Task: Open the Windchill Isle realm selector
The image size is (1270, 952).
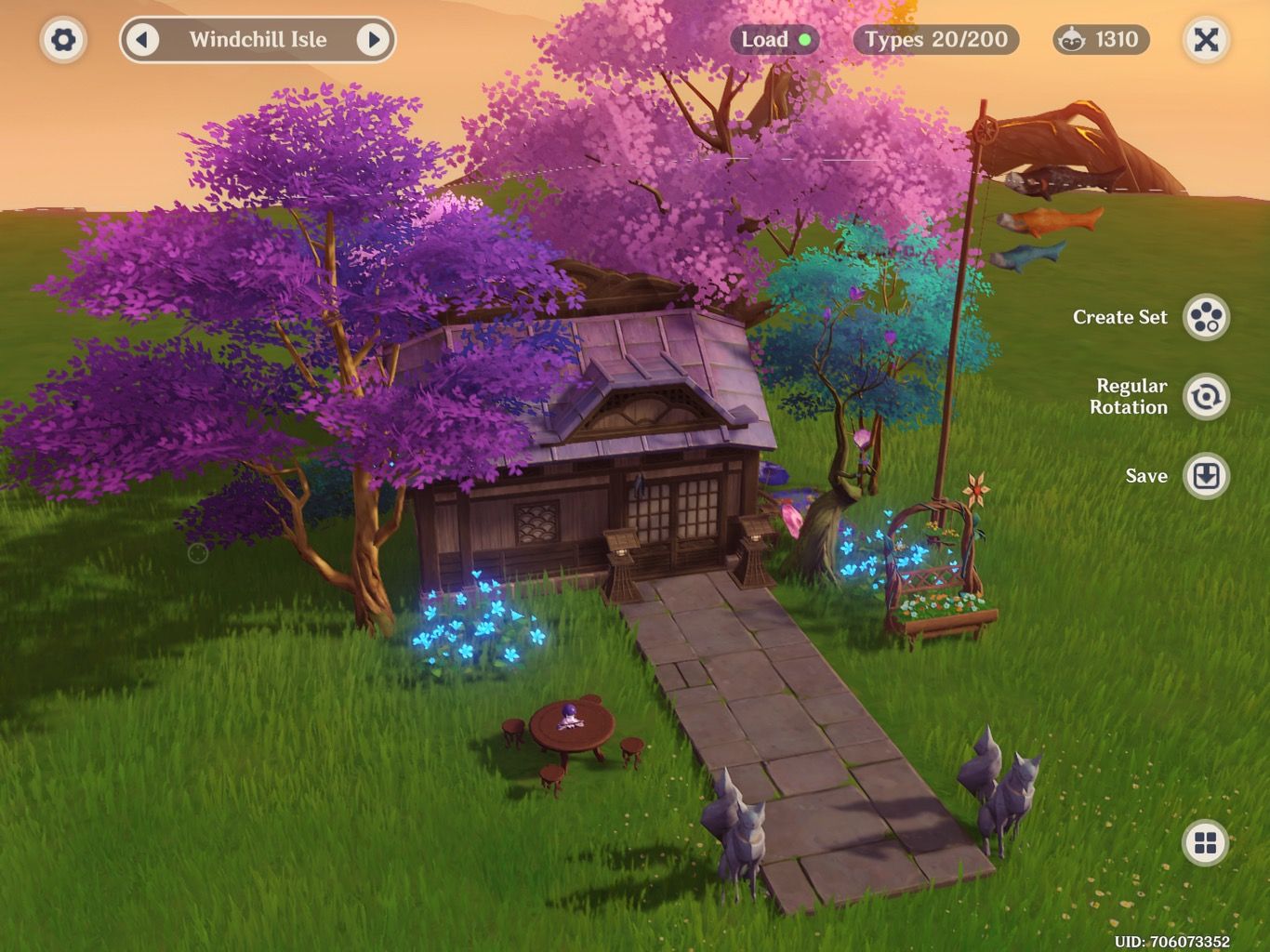Action: point(258,40)
